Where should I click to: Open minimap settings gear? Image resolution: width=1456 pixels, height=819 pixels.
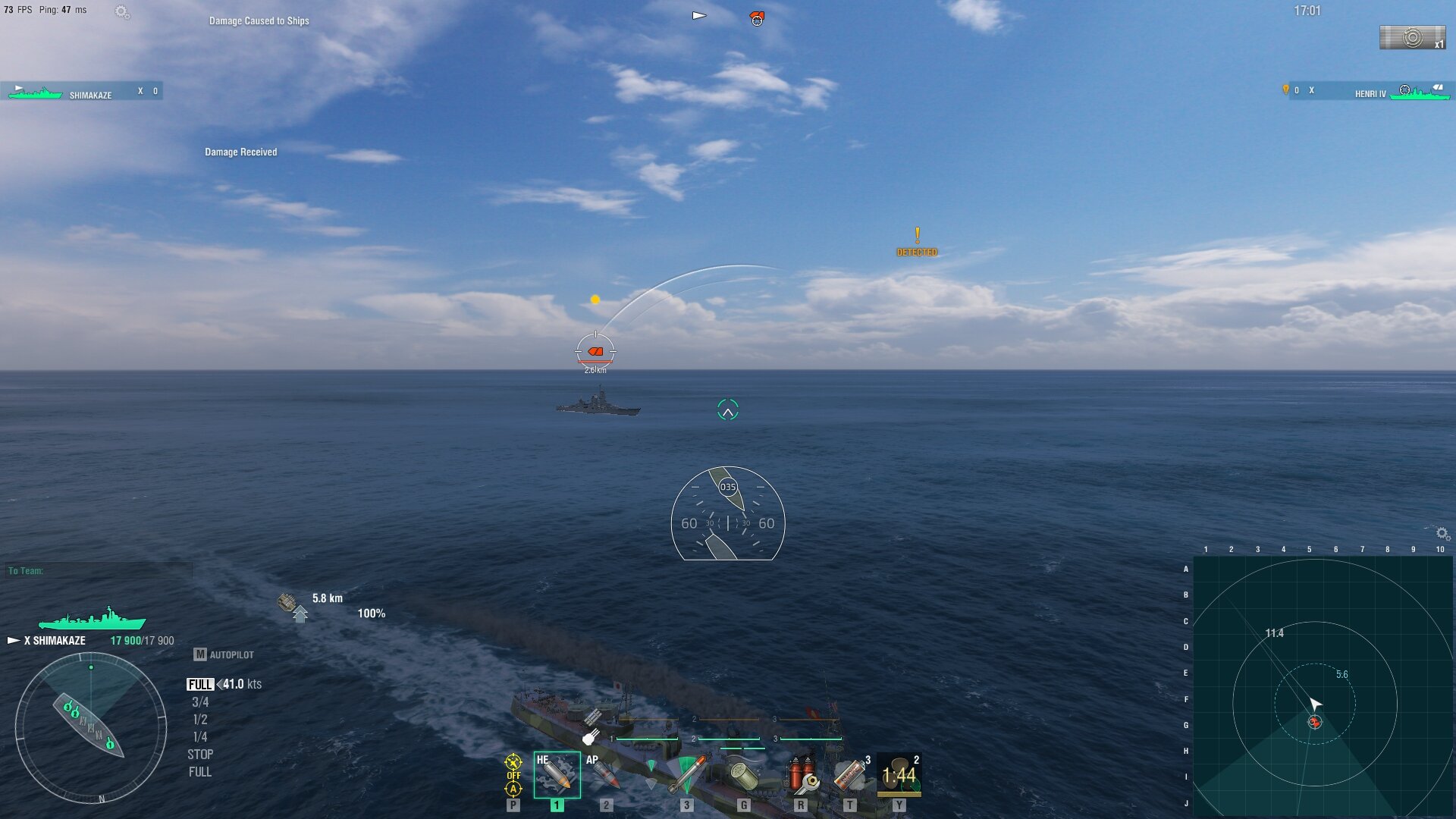pos(1442,534)
